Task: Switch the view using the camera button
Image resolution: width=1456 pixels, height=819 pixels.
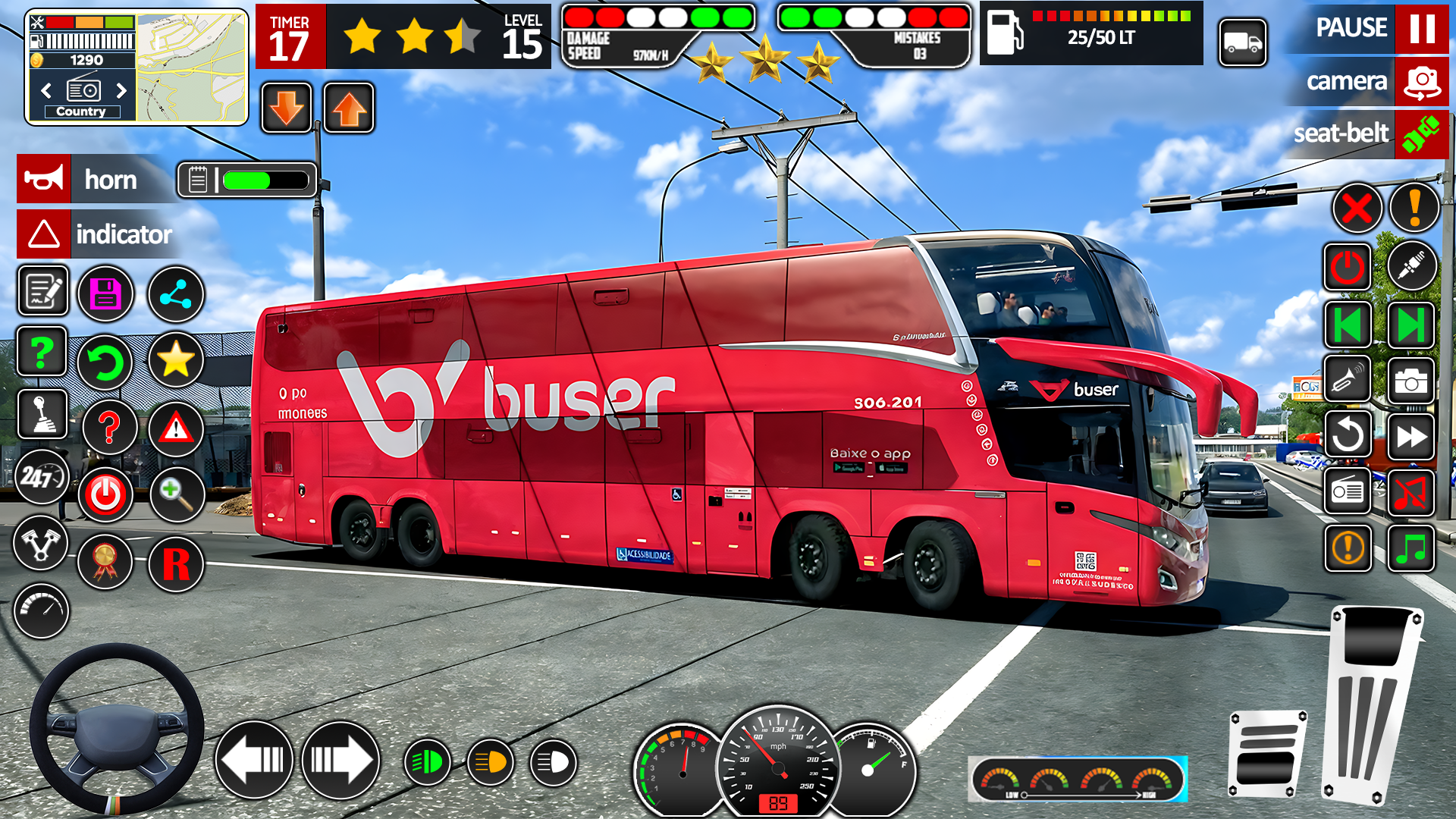Action: pos(1421,82)
